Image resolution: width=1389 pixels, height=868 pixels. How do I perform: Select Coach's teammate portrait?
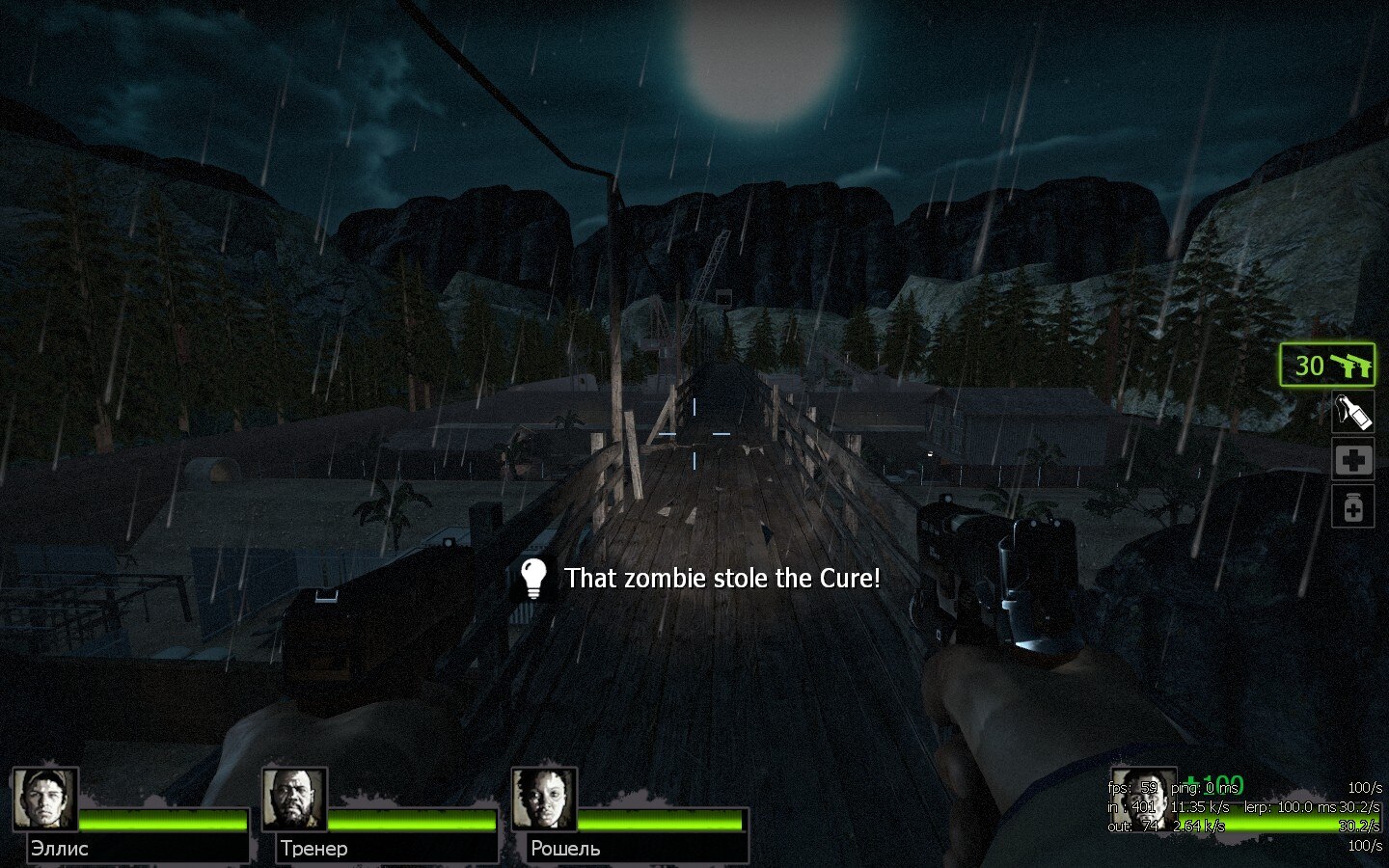point(295,800)
